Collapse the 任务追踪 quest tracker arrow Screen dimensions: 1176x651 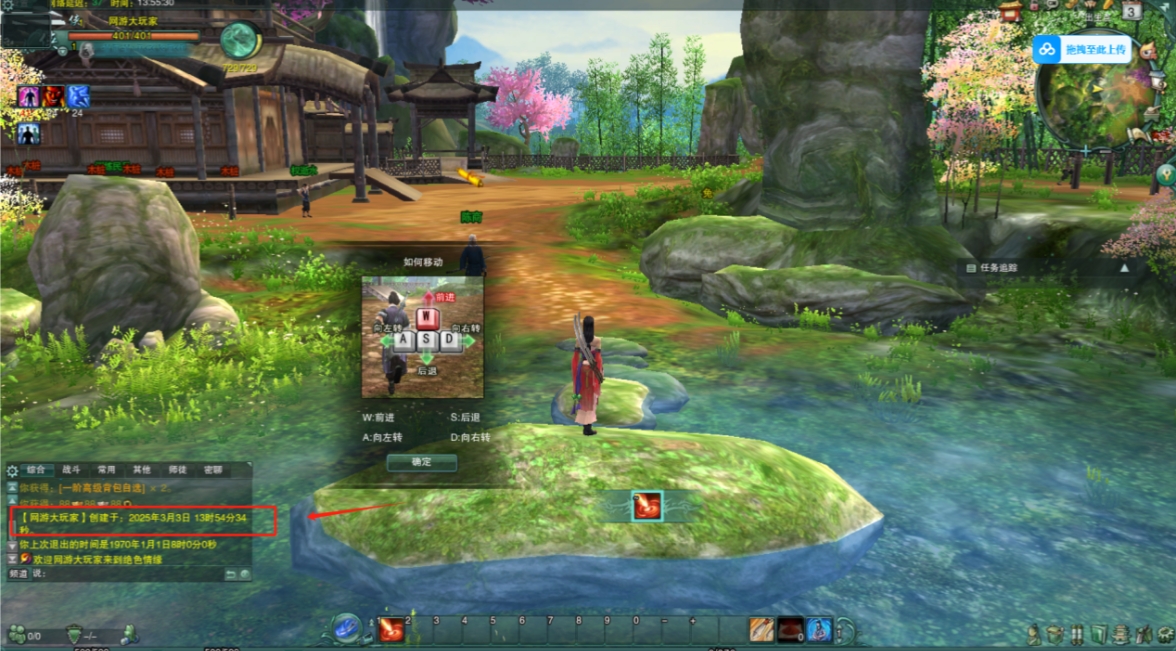click(1124, 268)
